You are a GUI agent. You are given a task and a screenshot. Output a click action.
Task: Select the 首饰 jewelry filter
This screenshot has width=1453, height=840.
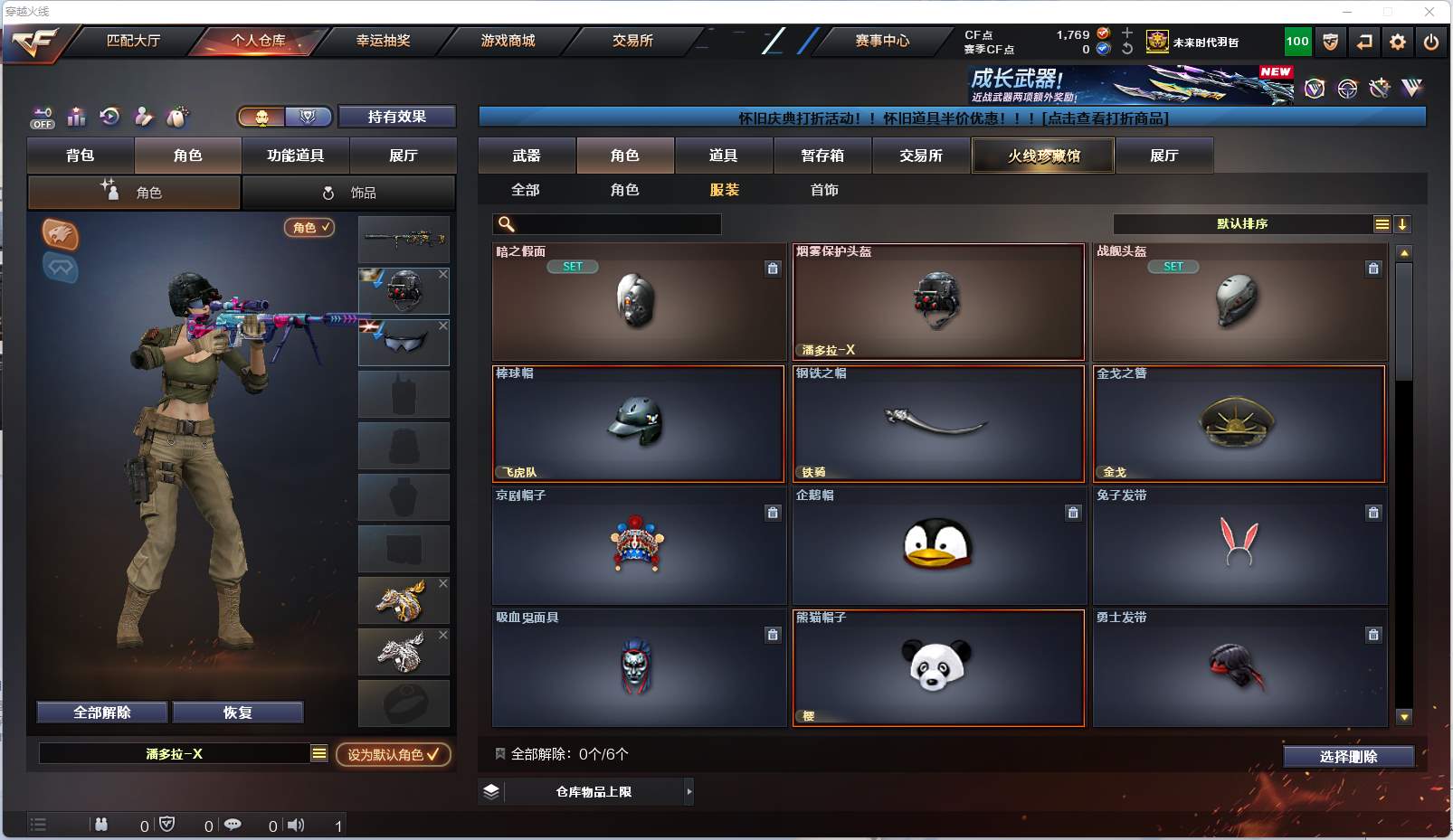(x=824, y=190)
